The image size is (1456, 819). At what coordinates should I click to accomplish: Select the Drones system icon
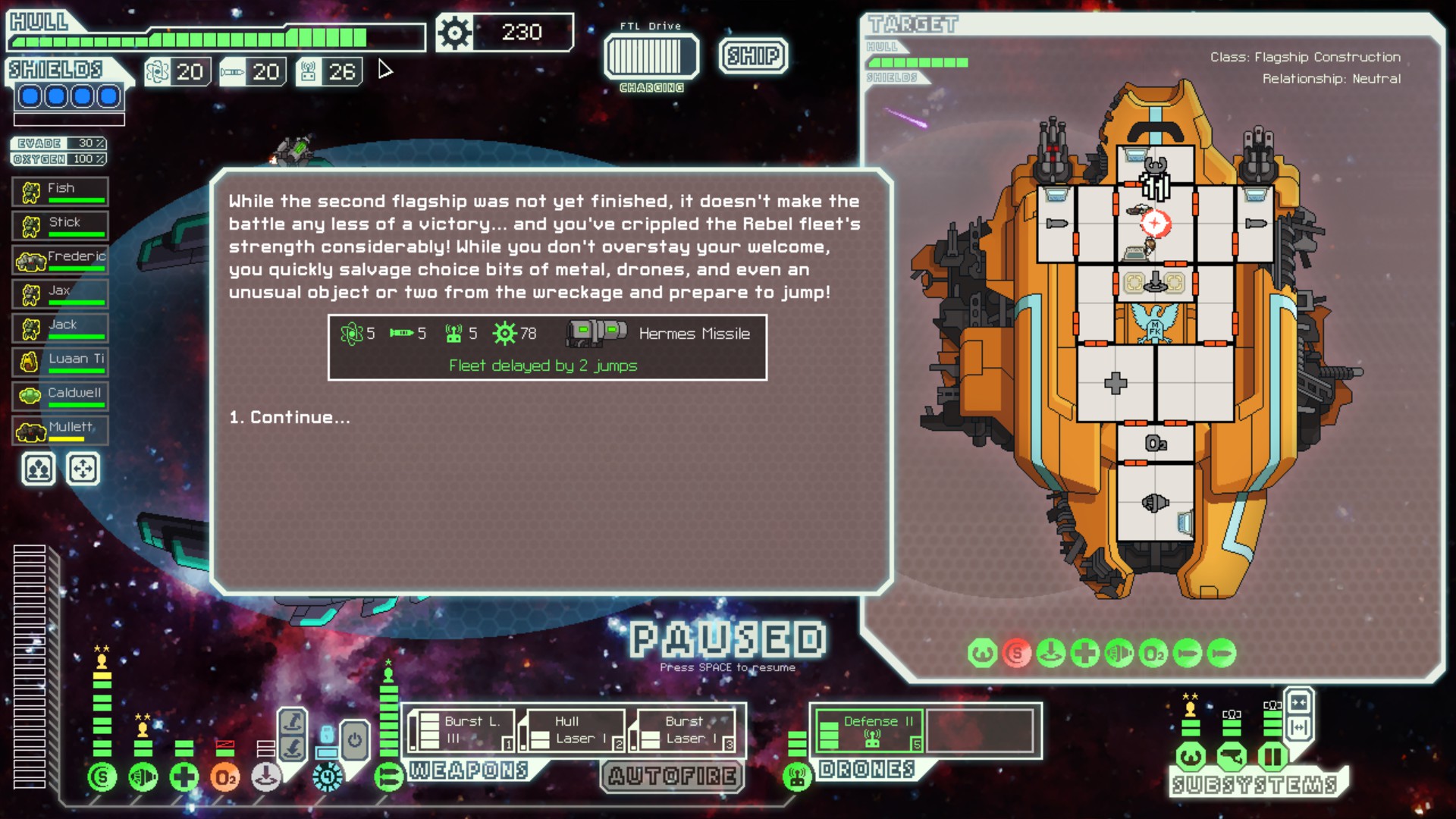pos(795,777)
